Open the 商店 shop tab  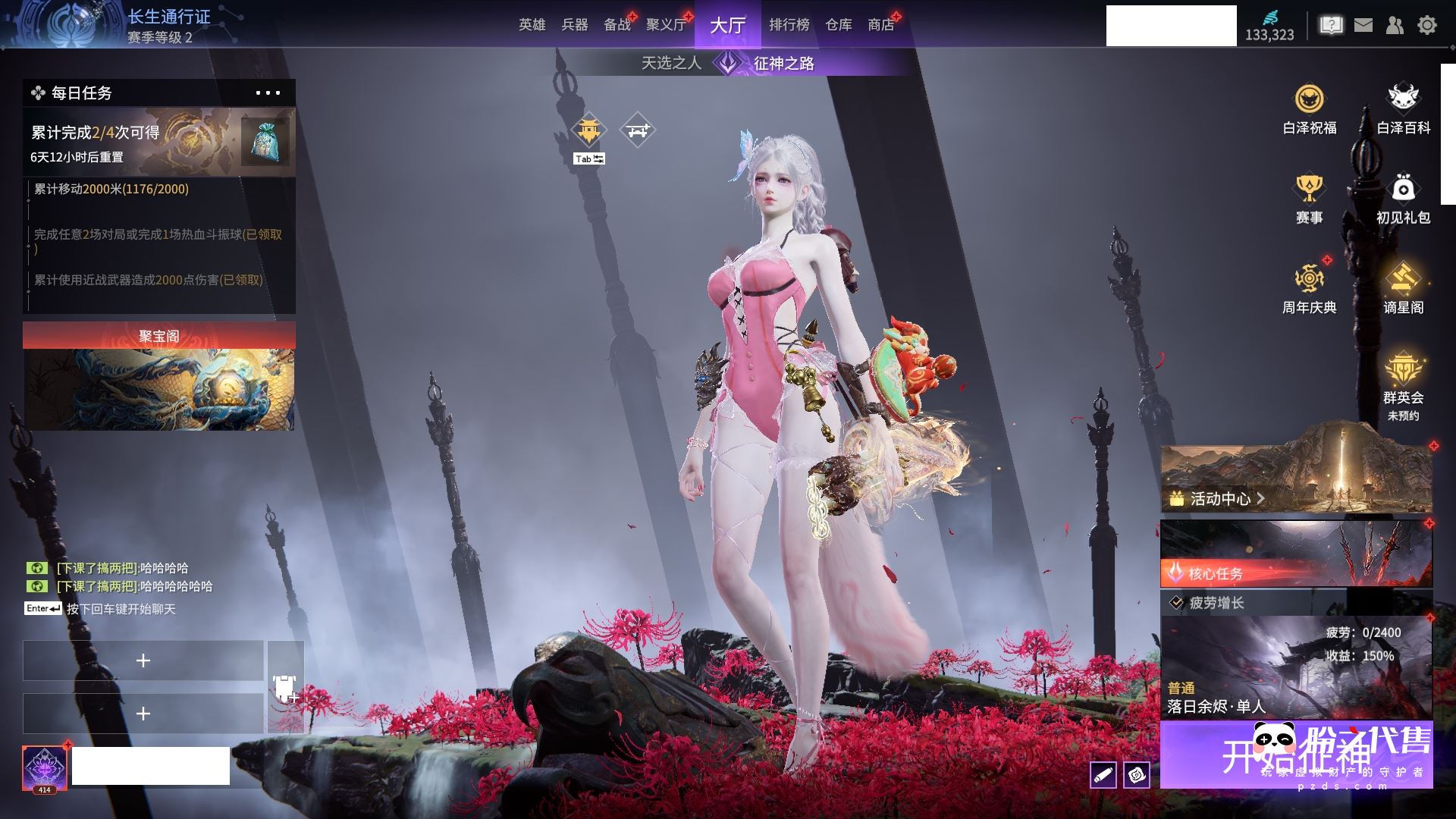click(x=880, y=25)
